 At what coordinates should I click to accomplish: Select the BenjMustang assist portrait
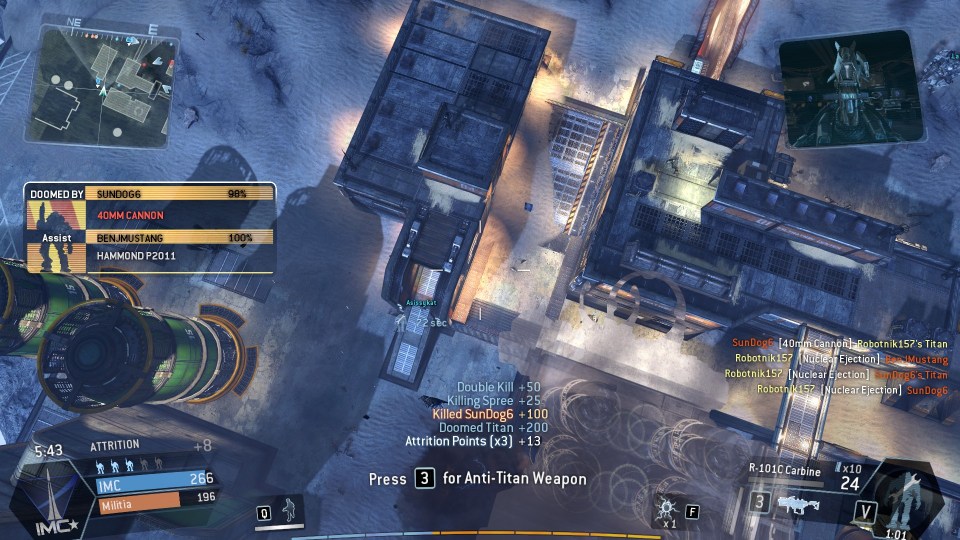point(54,256)
